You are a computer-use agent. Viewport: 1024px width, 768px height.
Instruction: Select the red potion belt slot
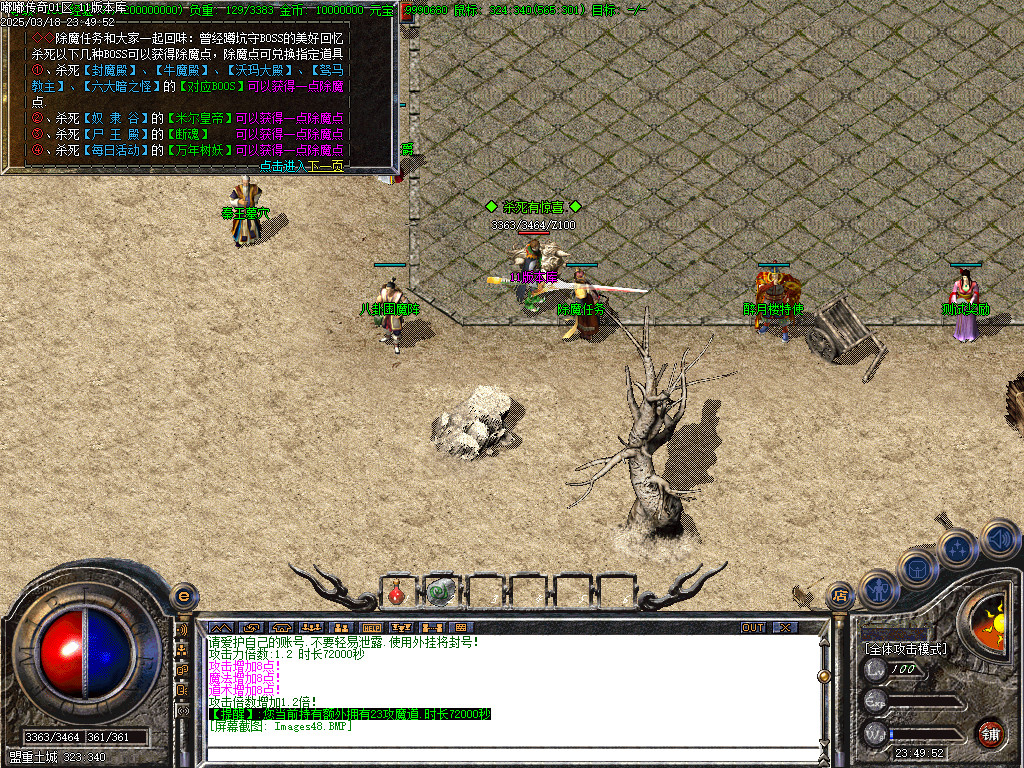point(396,593)
